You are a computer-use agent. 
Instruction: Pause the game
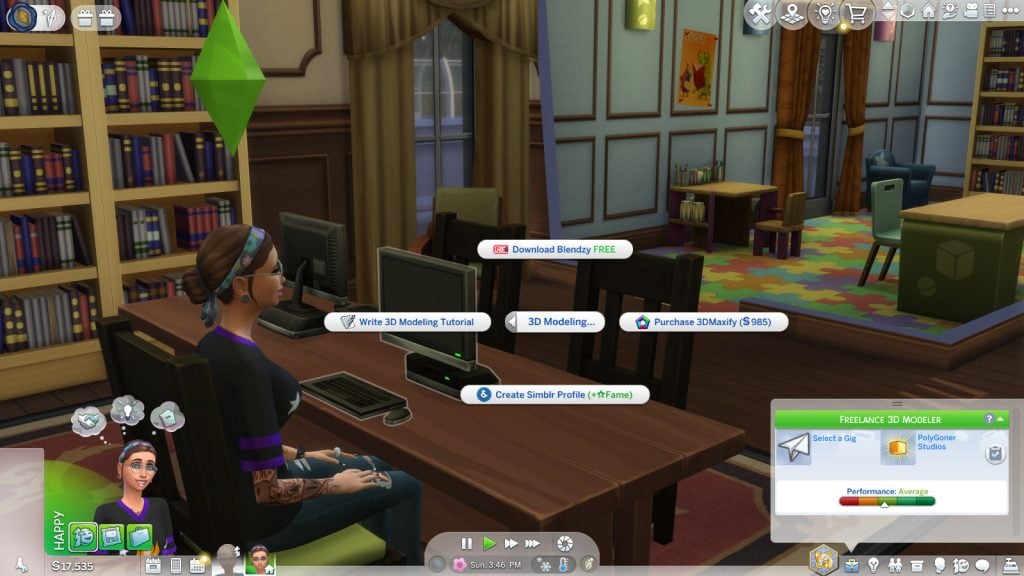(466, 543)
